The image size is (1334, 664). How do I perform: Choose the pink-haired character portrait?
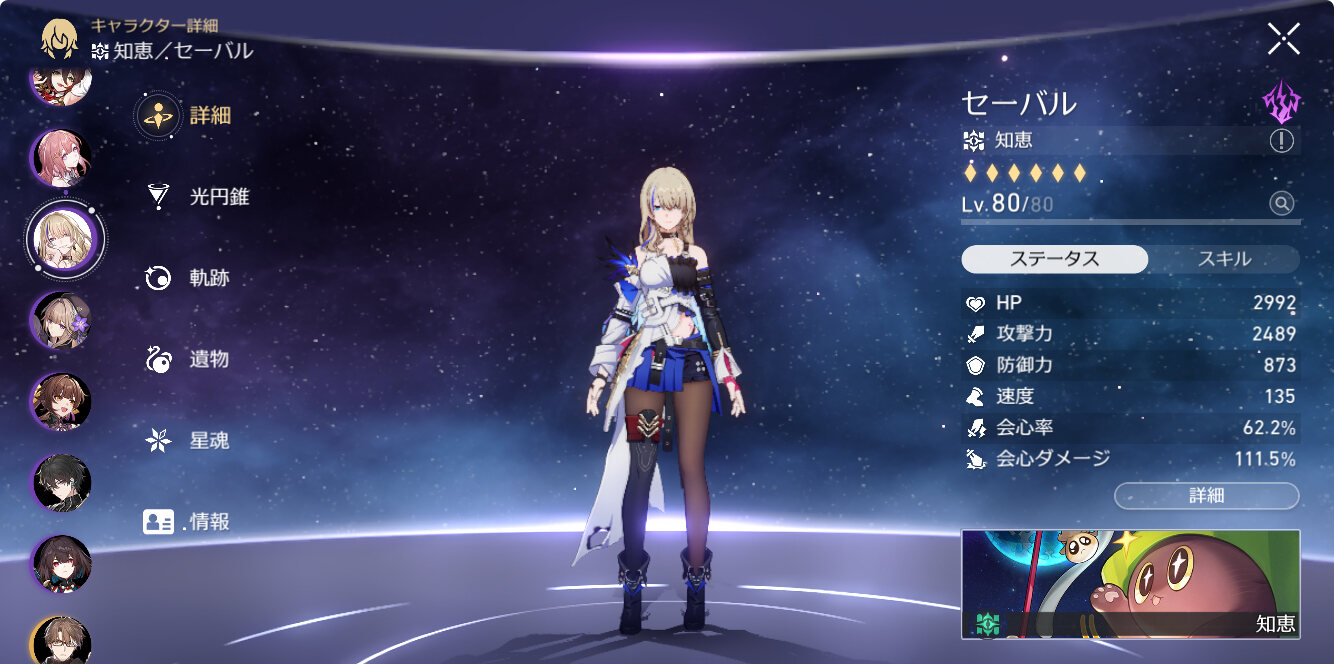click(62, 158)
